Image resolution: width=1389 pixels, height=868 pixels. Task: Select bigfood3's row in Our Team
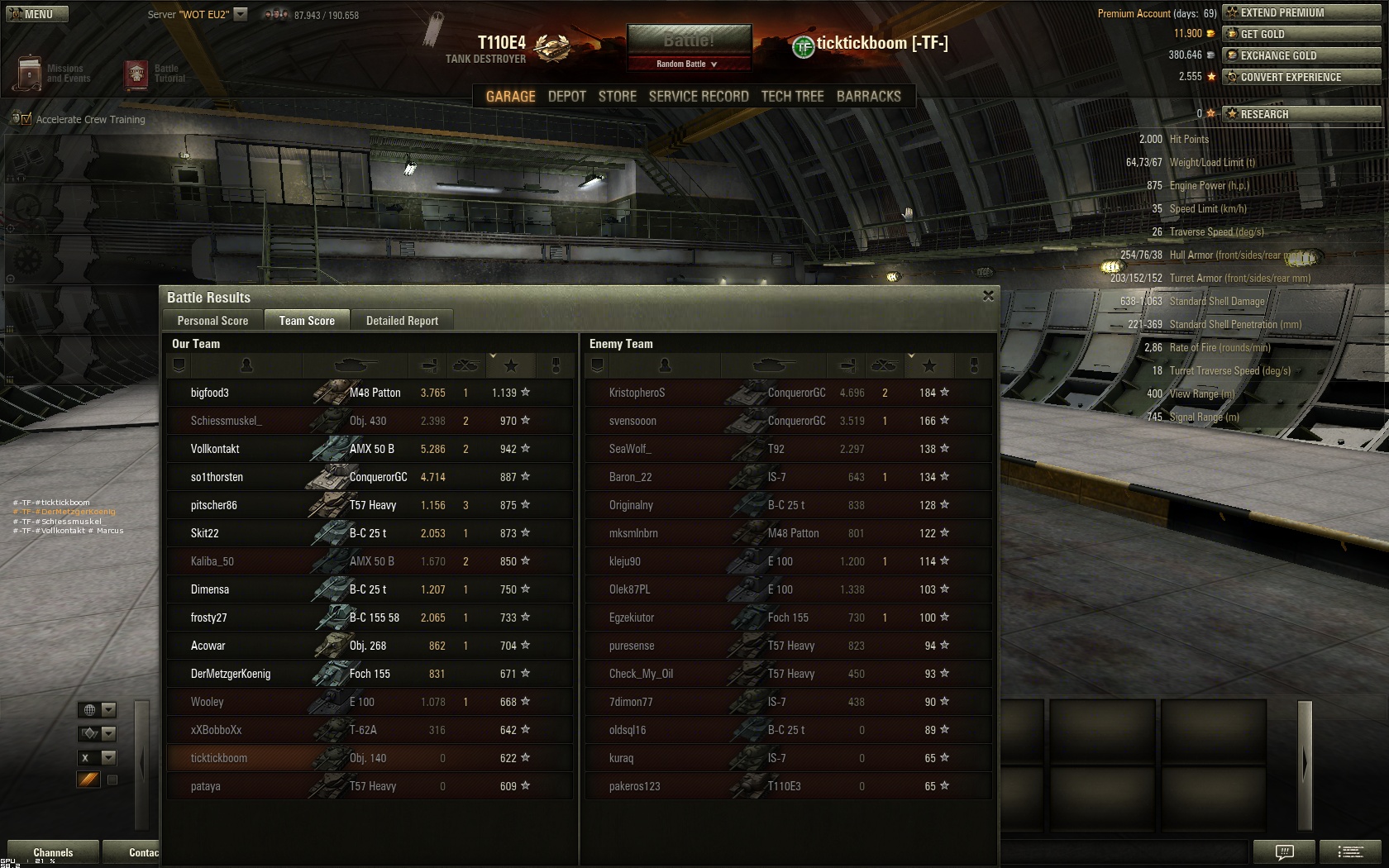369,393
